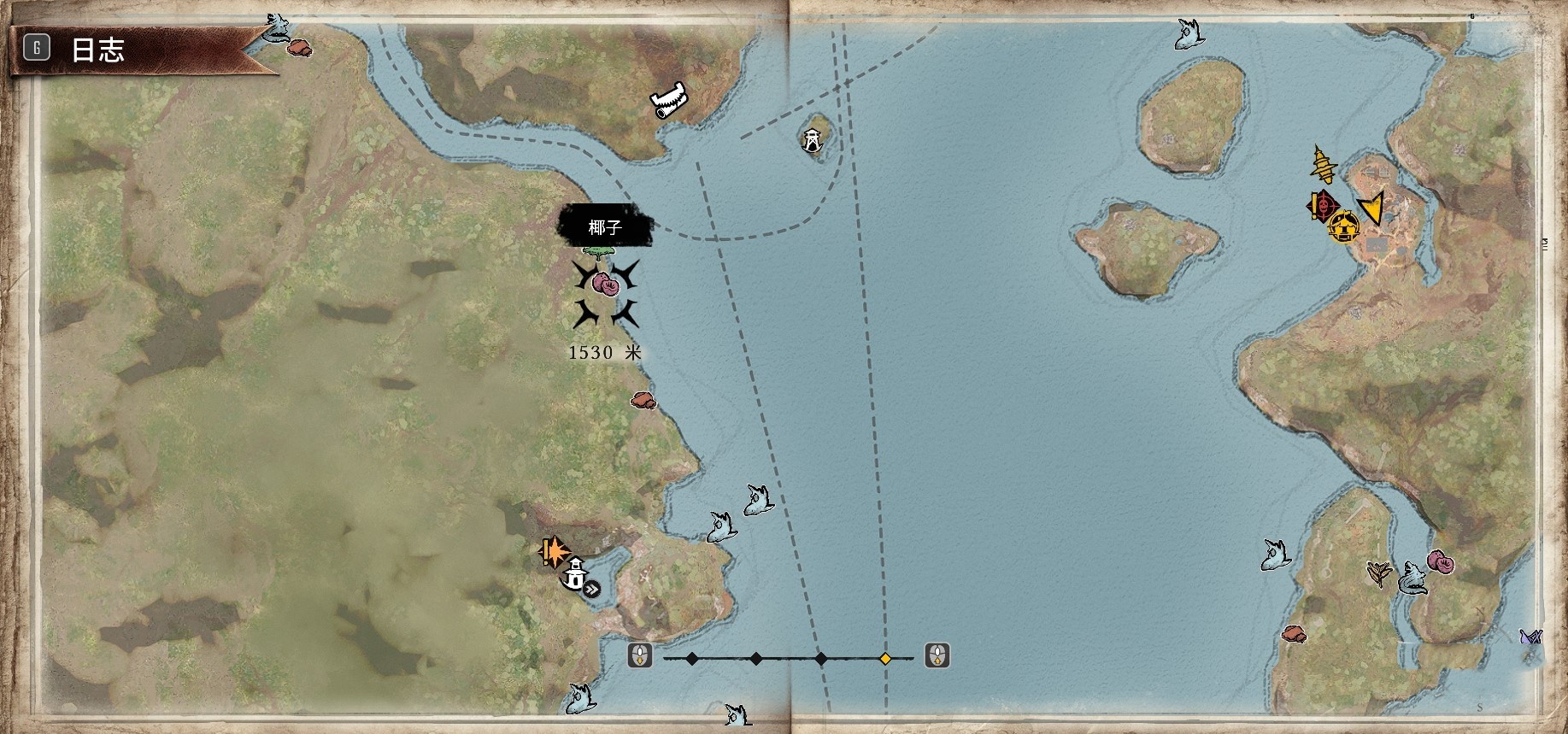Click the purple crossed marker at map edge
The width and height of the screenshot is (1568, 734).
point(1530,637)
